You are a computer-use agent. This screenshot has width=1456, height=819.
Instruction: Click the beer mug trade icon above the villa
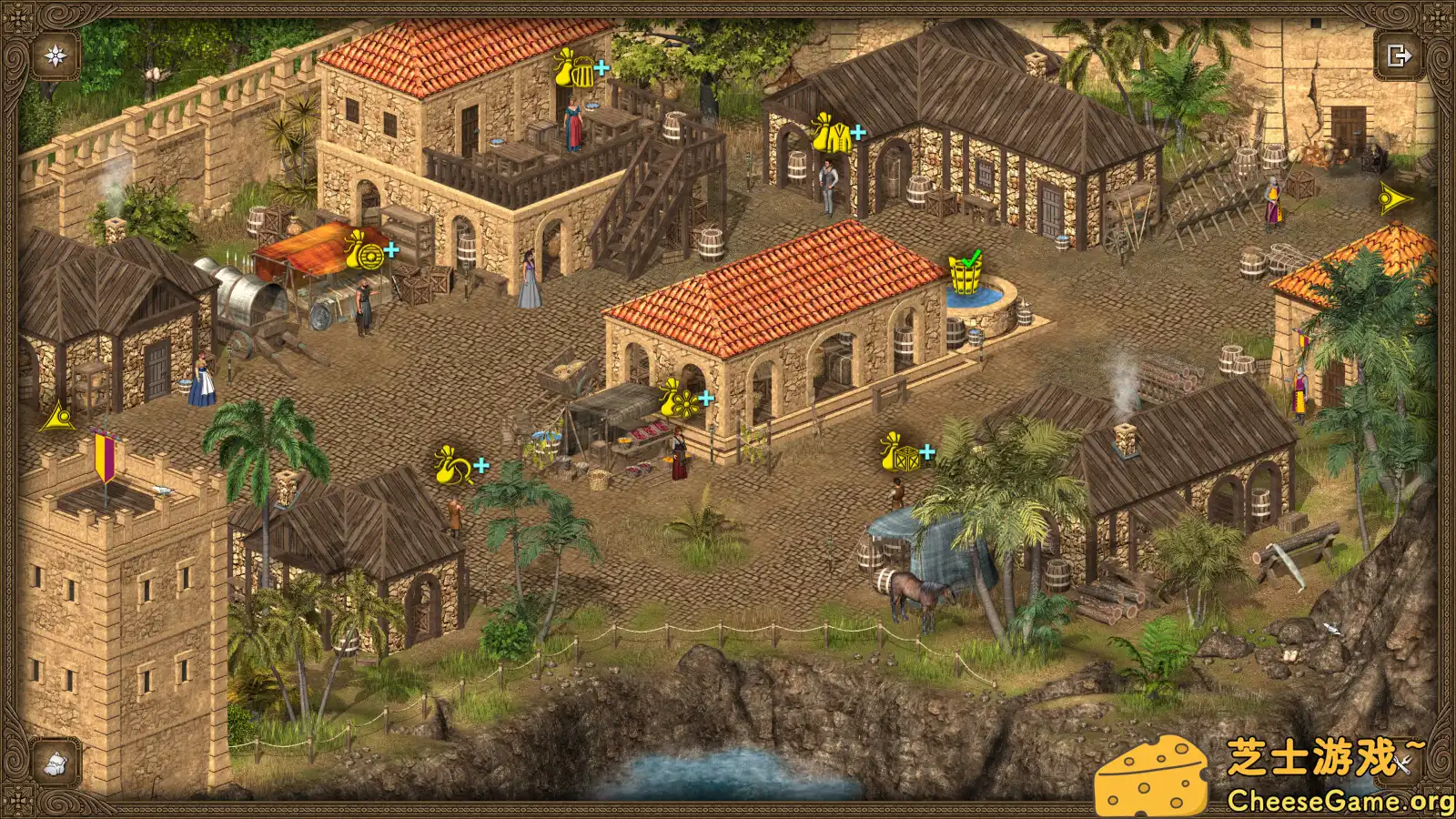(x=573, y=68)
